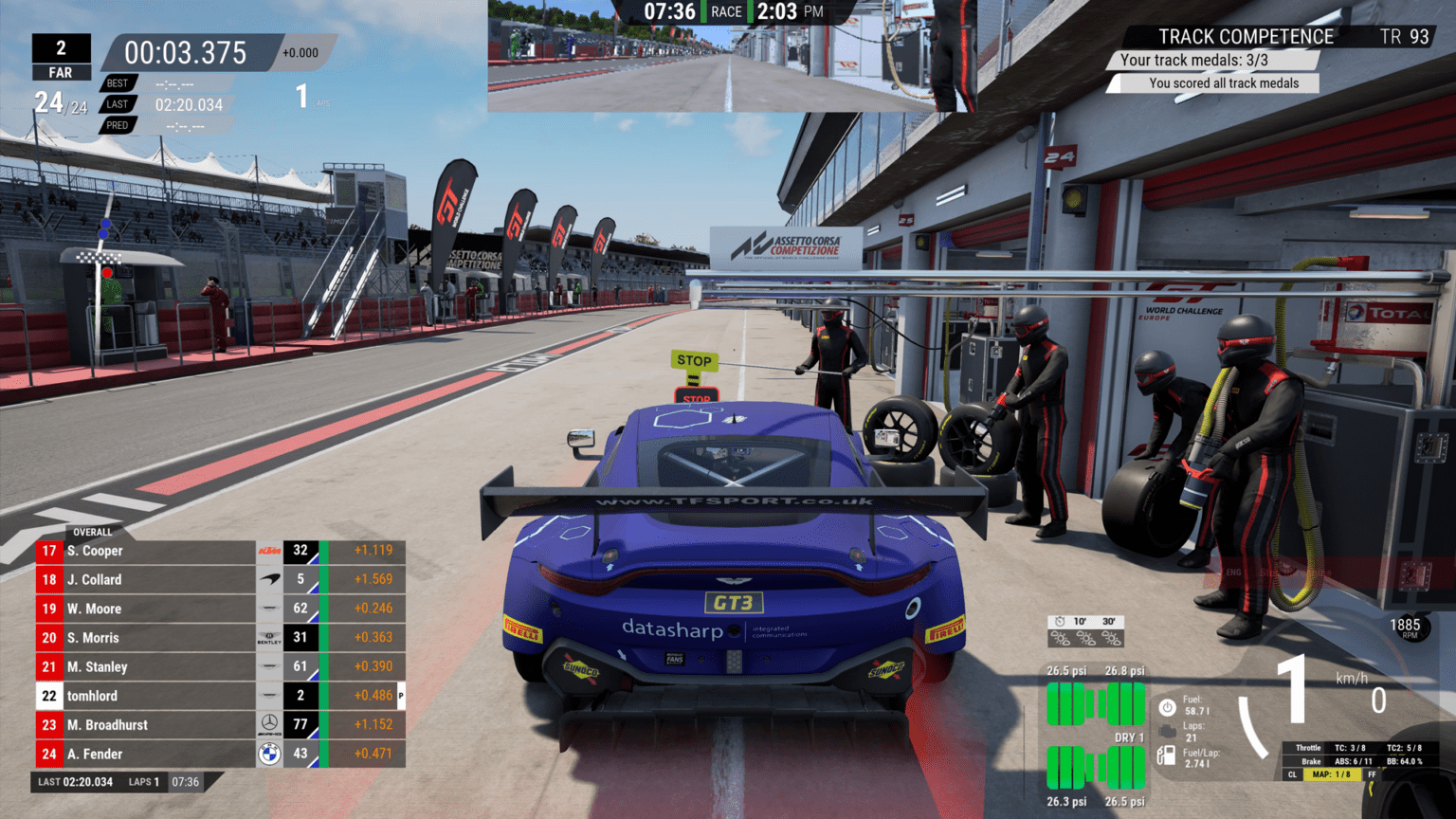This screenshot has width=1456, height=819.
Task: Click the Mercedes-AMG badge beside M. Broadhurst
Action: pyautogui.click(x=271, y=724)
